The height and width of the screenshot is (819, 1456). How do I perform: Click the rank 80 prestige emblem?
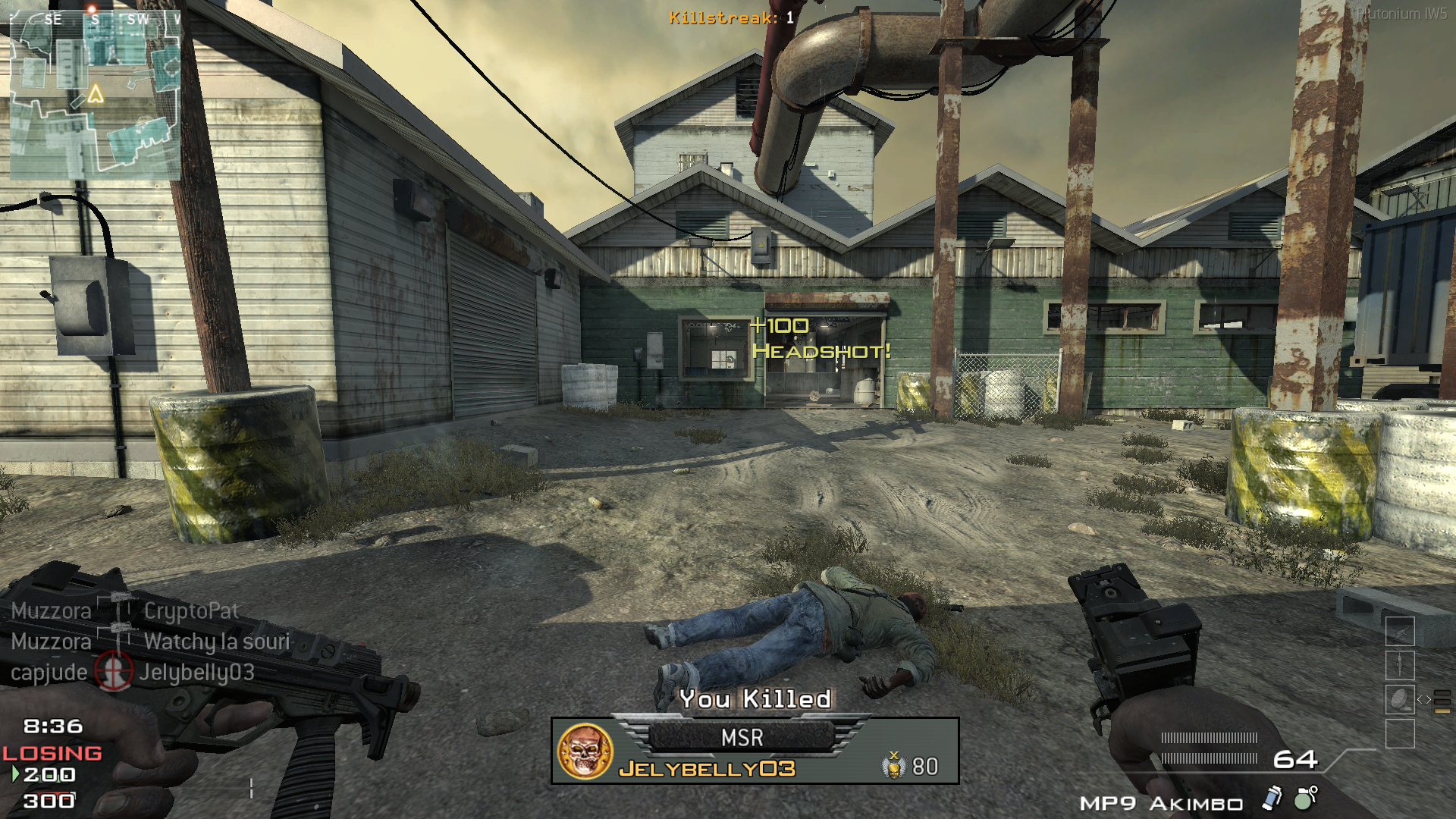[x=895, y=766]
